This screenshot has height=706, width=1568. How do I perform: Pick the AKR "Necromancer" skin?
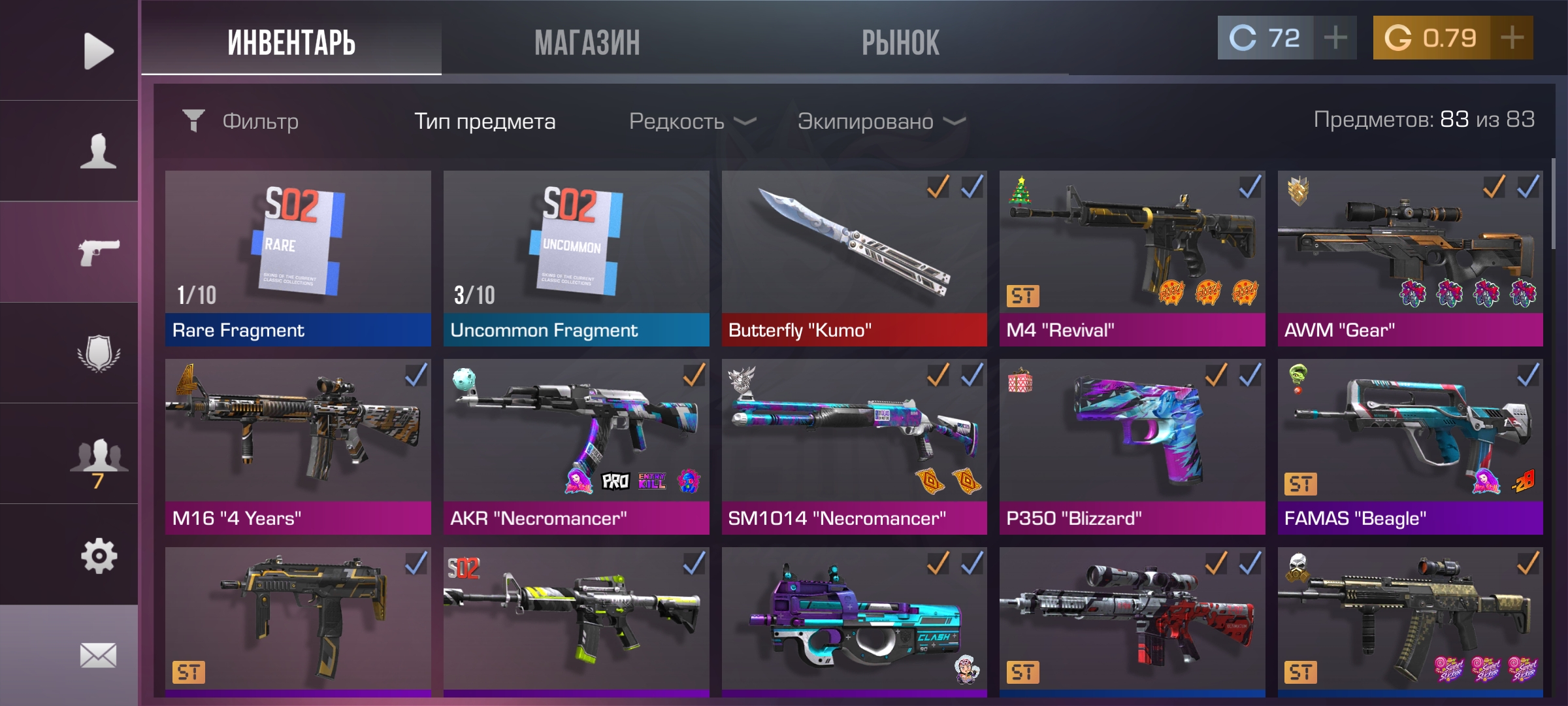pos(576,446)
